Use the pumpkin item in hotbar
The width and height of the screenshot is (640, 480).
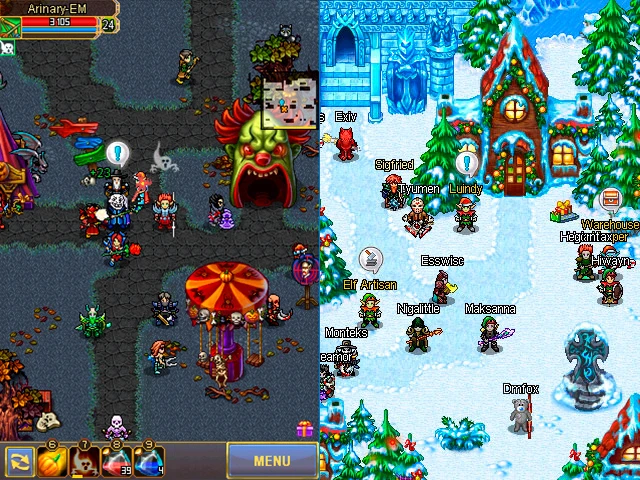point(51,462)
